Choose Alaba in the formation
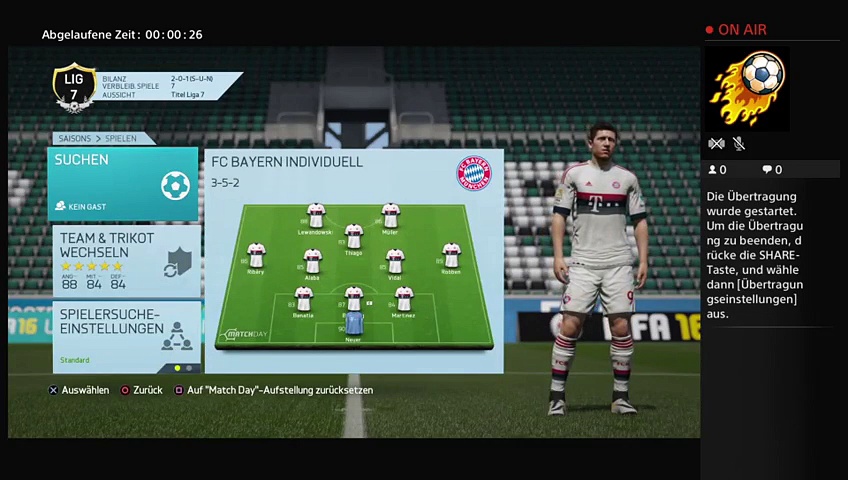 pos(312,261)
